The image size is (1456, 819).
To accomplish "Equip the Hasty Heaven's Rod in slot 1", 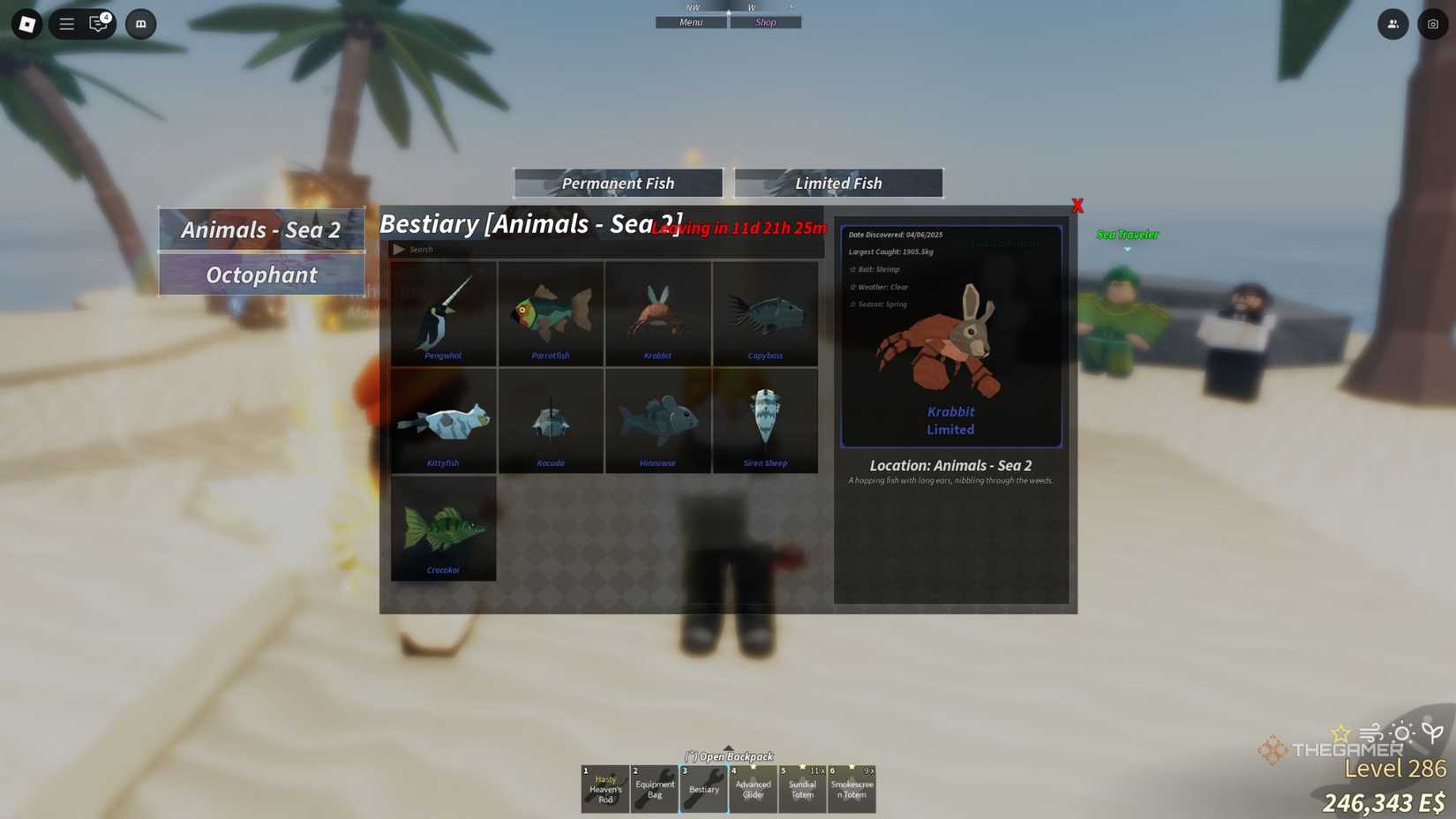I will point(604,788).
